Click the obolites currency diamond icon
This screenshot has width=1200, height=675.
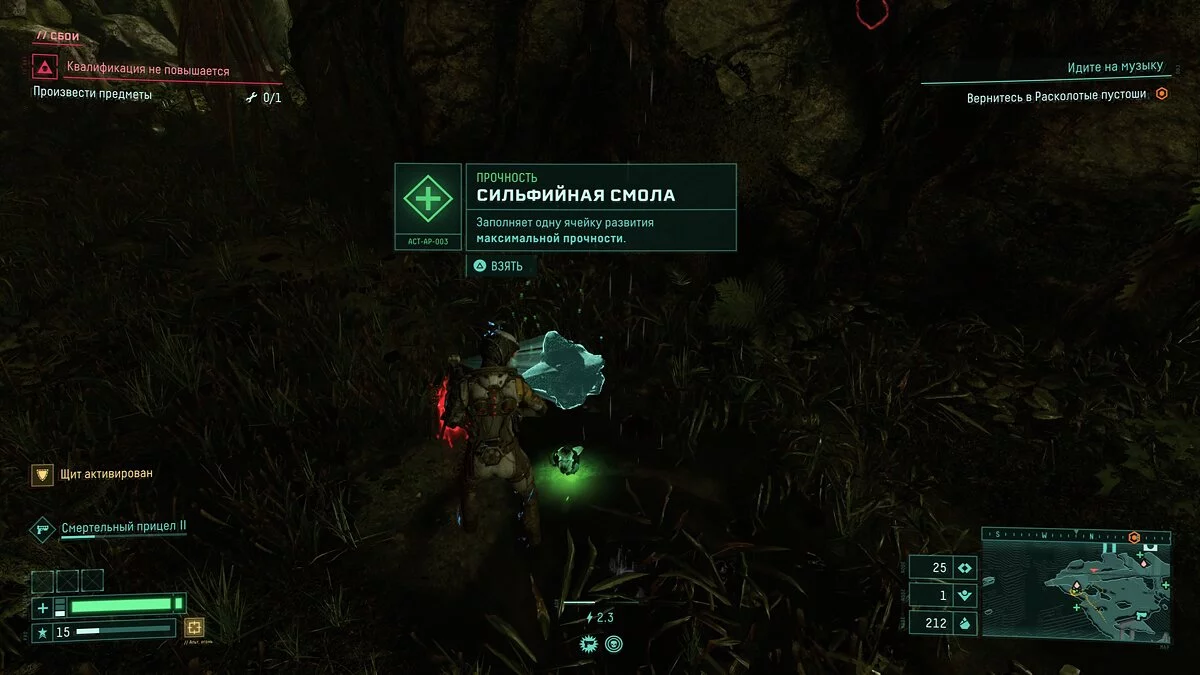[x=965, y=568]
